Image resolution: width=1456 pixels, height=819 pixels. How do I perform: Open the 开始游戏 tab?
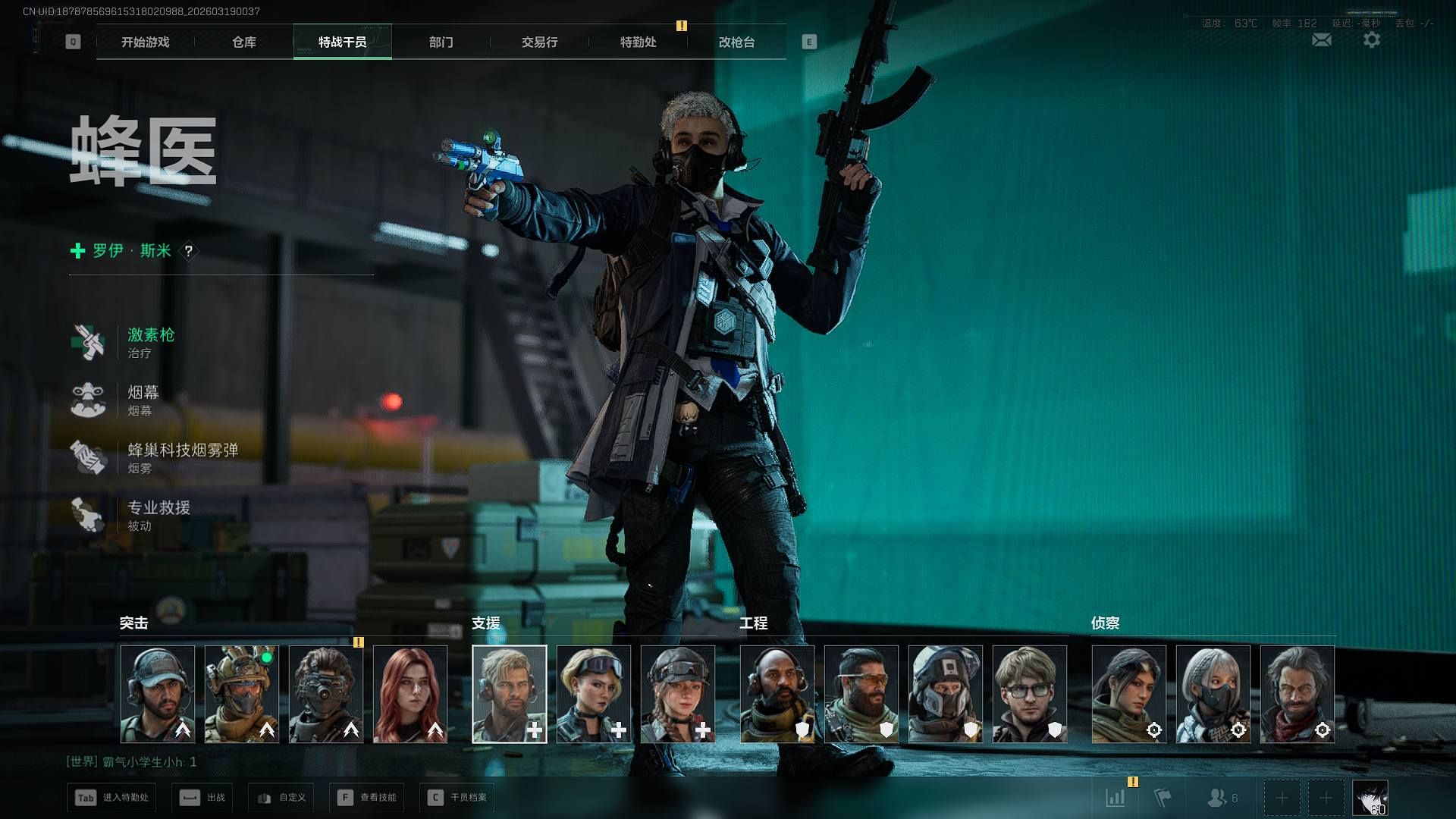point(145,42)
